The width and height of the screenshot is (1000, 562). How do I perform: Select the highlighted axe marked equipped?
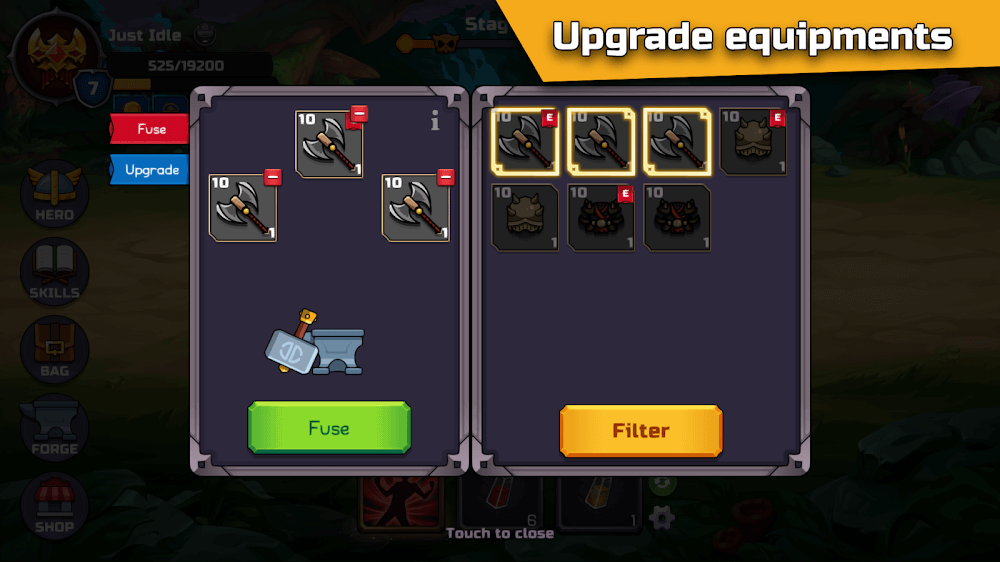[525, 142]
